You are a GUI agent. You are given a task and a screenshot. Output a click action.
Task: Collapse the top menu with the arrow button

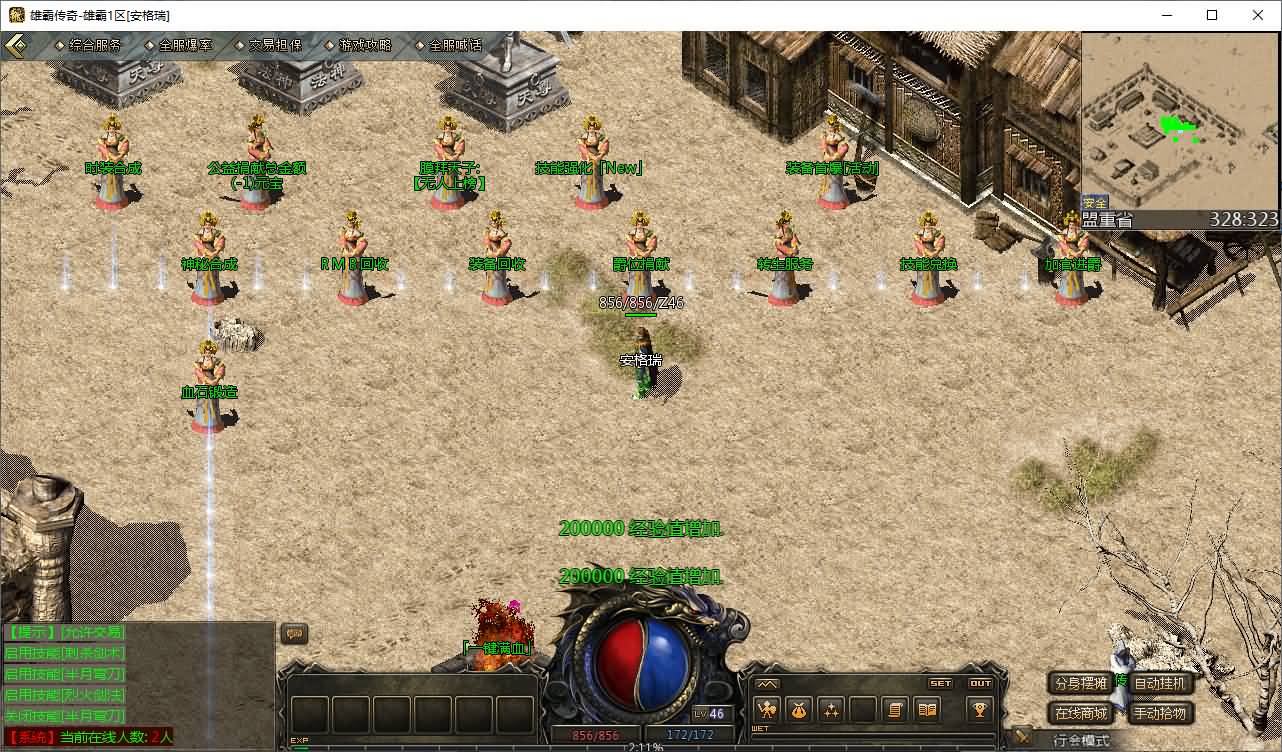16,46
